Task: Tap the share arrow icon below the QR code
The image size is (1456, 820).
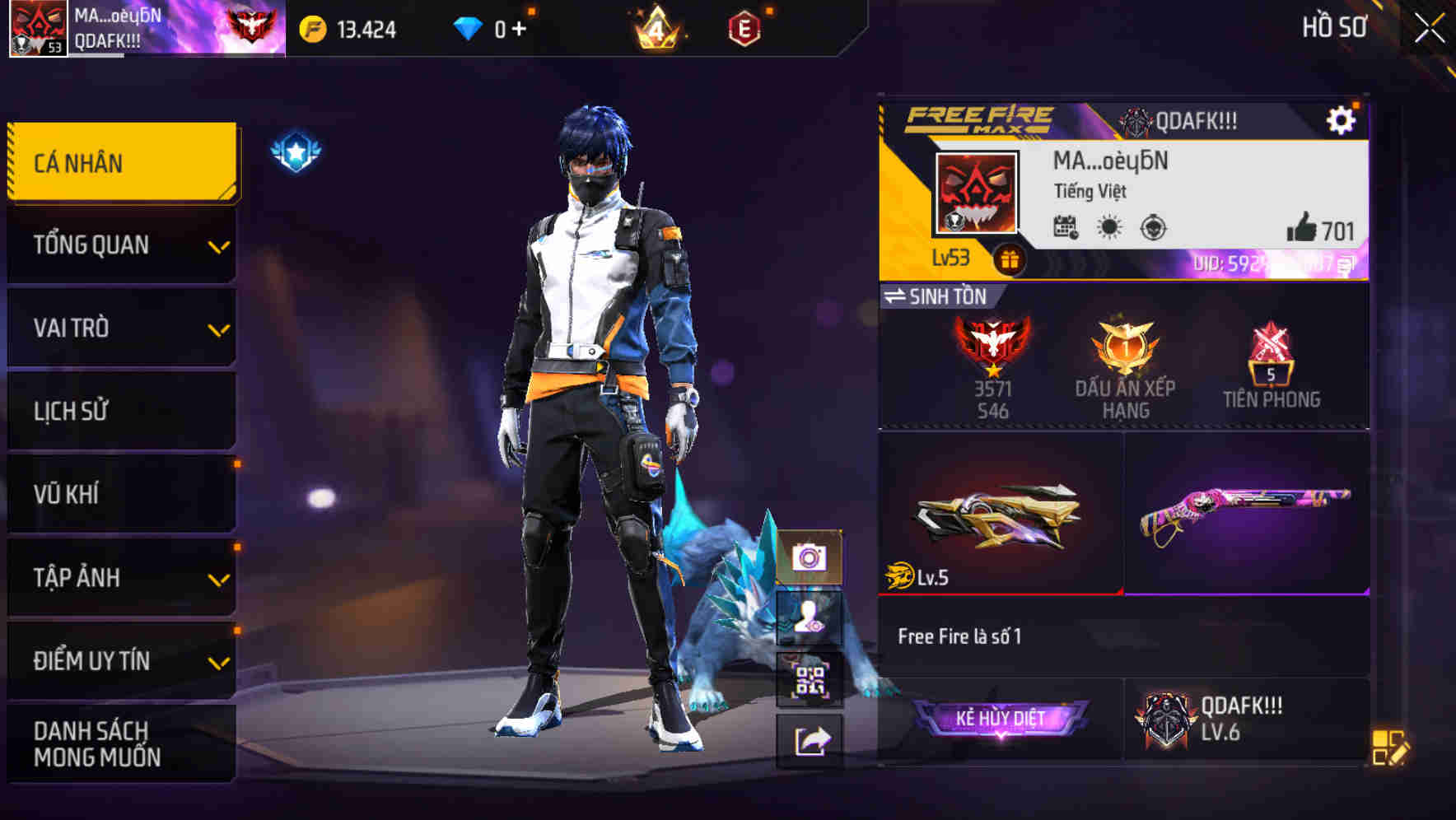Action: [810, 739]
